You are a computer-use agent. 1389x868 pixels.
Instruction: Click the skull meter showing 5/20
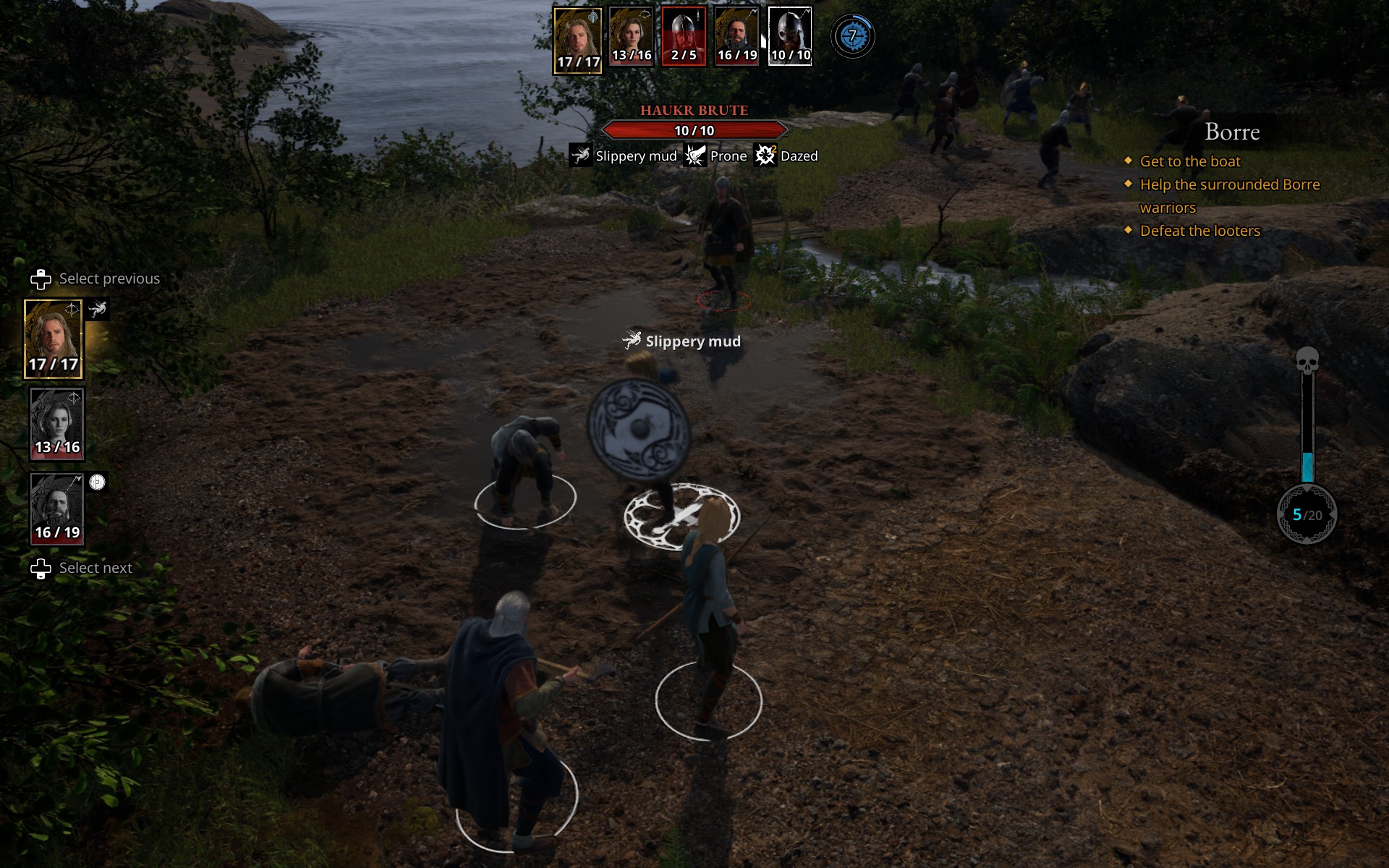[1307, 514]
